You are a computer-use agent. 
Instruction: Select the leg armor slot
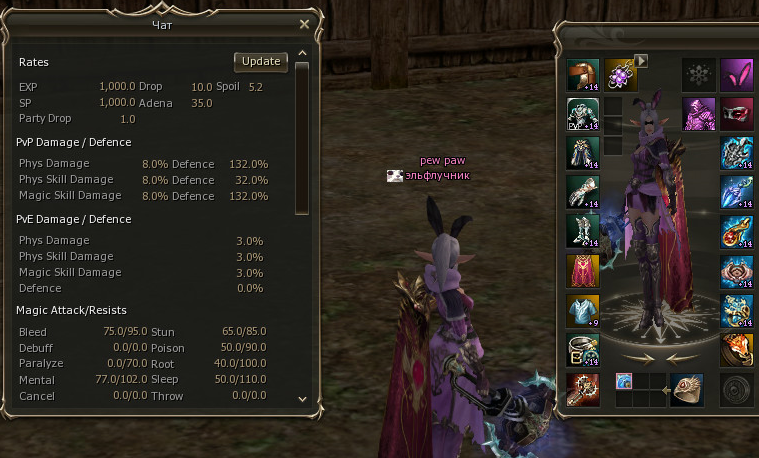pos(583,152)
